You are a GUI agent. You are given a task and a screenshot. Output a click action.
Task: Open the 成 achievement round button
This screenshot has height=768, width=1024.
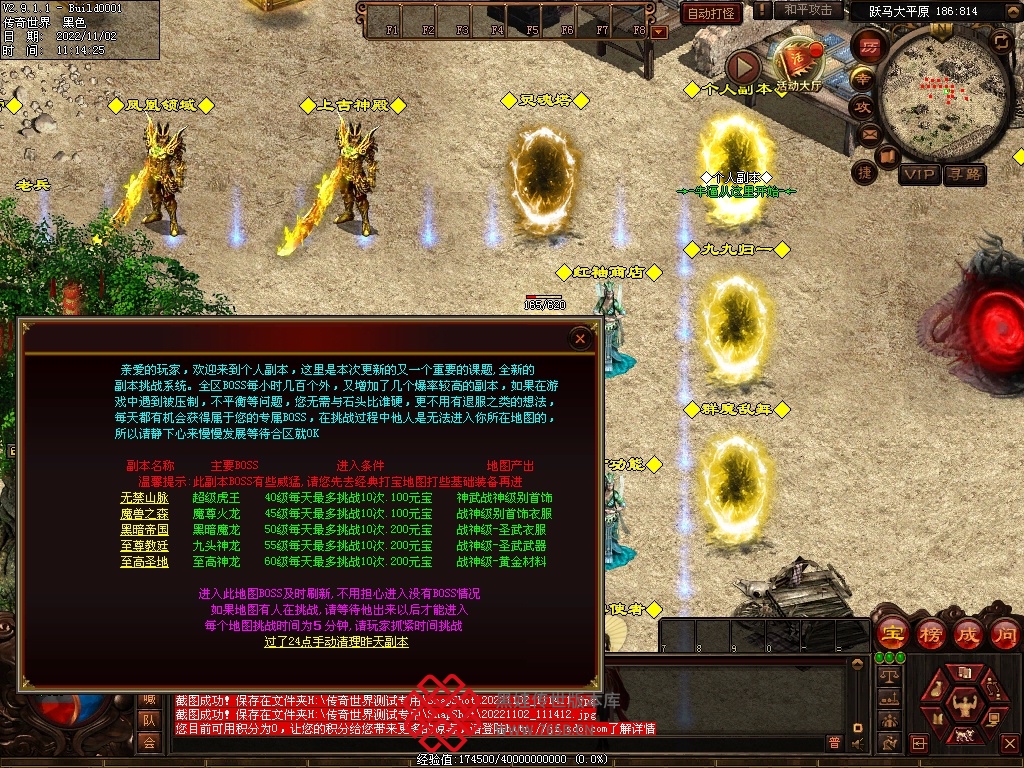point(967,633)
